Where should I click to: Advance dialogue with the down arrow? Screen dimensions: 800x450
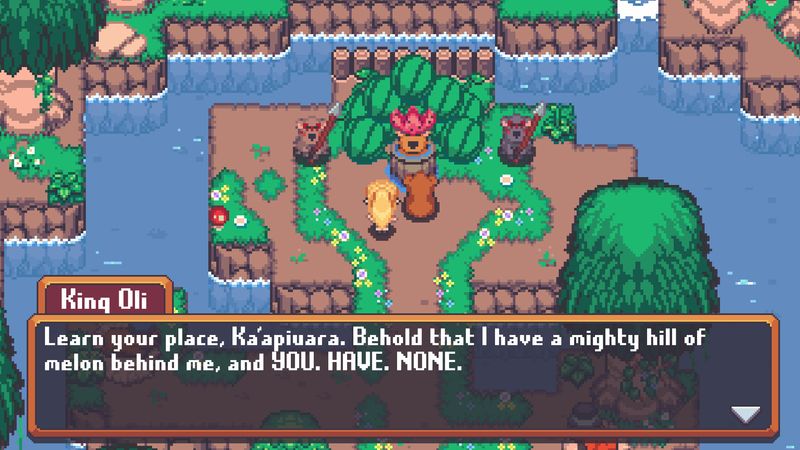(x=745, y=413)
